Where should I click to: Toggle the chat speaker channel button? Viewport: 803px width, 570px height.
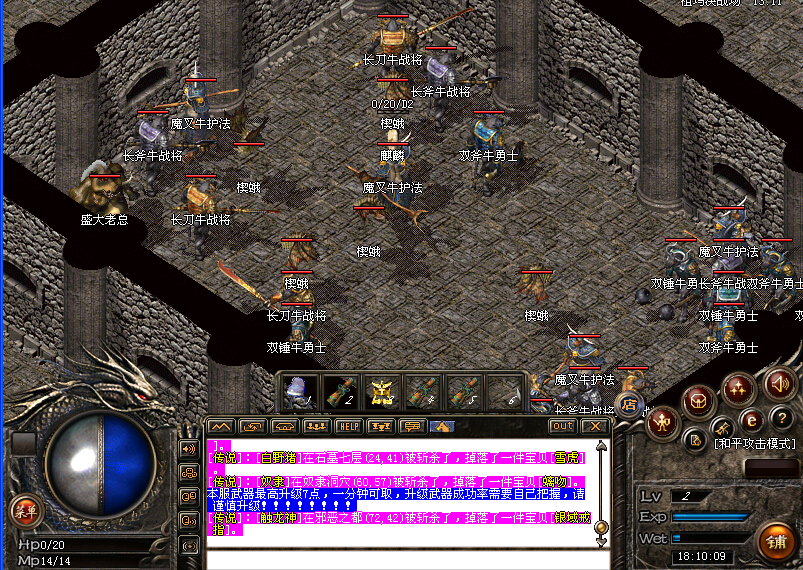[189, 449]
